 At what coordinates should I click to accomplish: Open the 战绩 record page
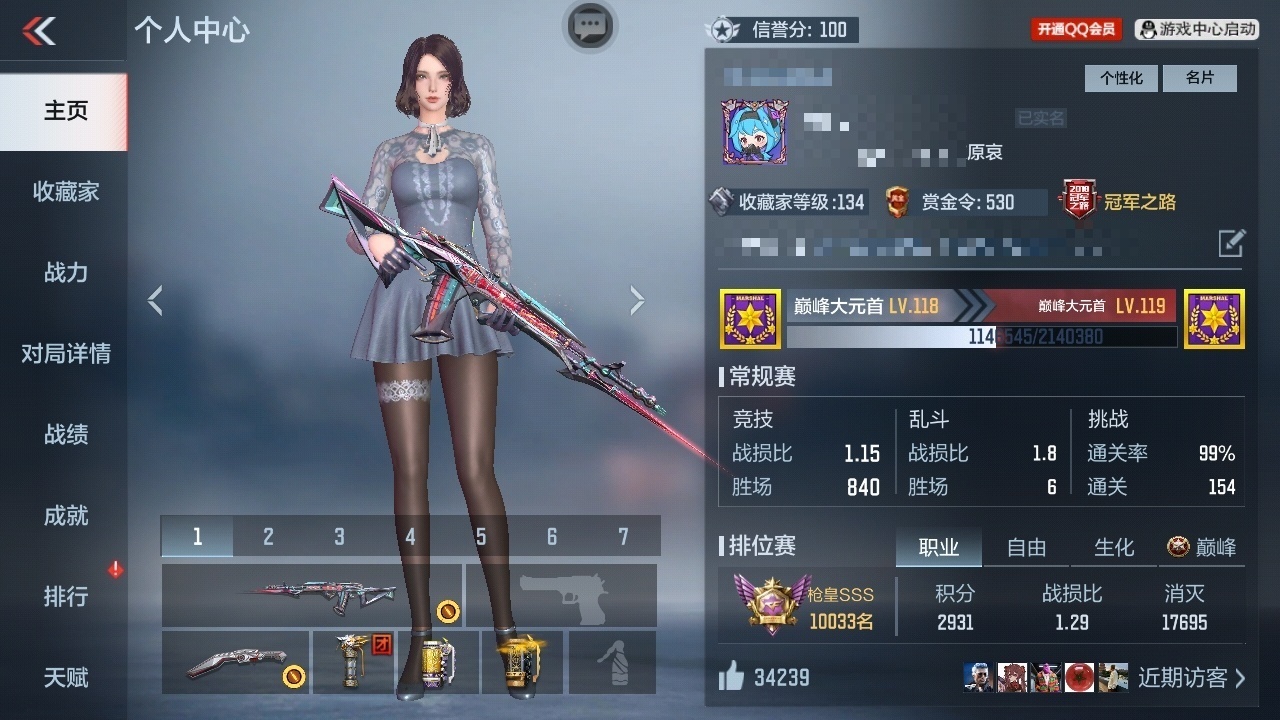tap(65, 435)
